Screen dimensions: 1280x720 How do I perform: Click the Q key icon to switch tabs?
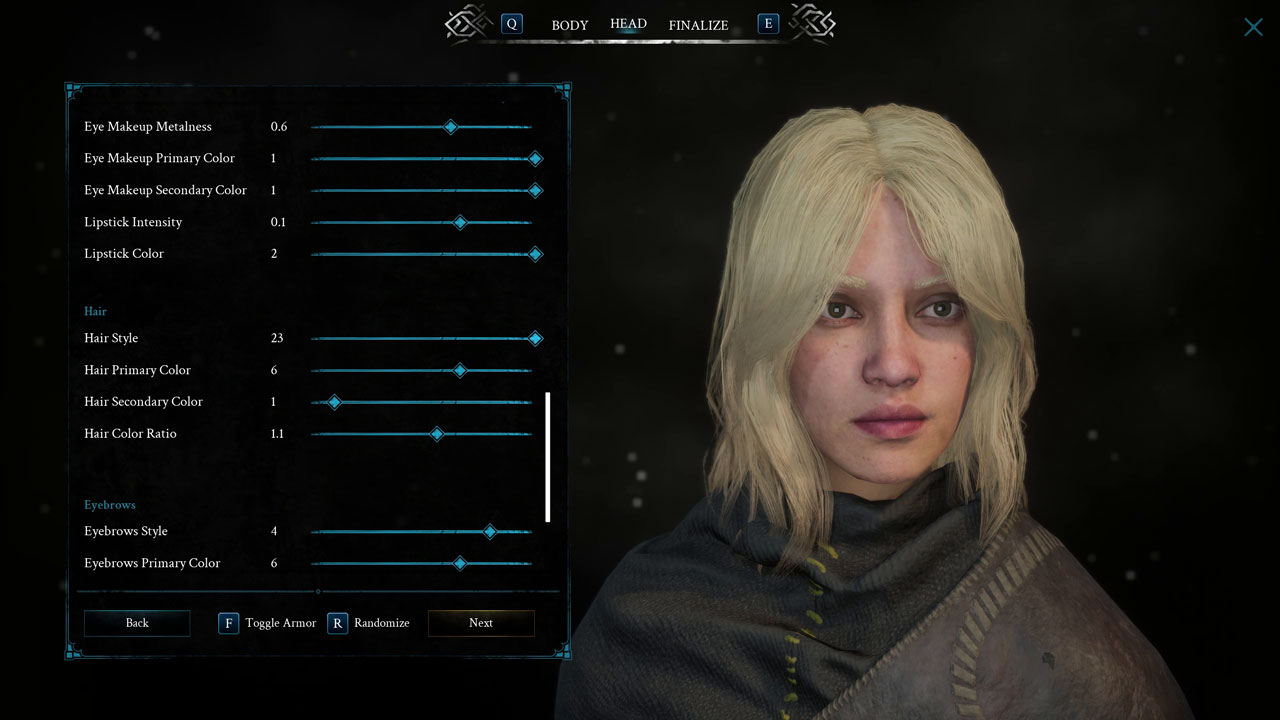[512, 23]
